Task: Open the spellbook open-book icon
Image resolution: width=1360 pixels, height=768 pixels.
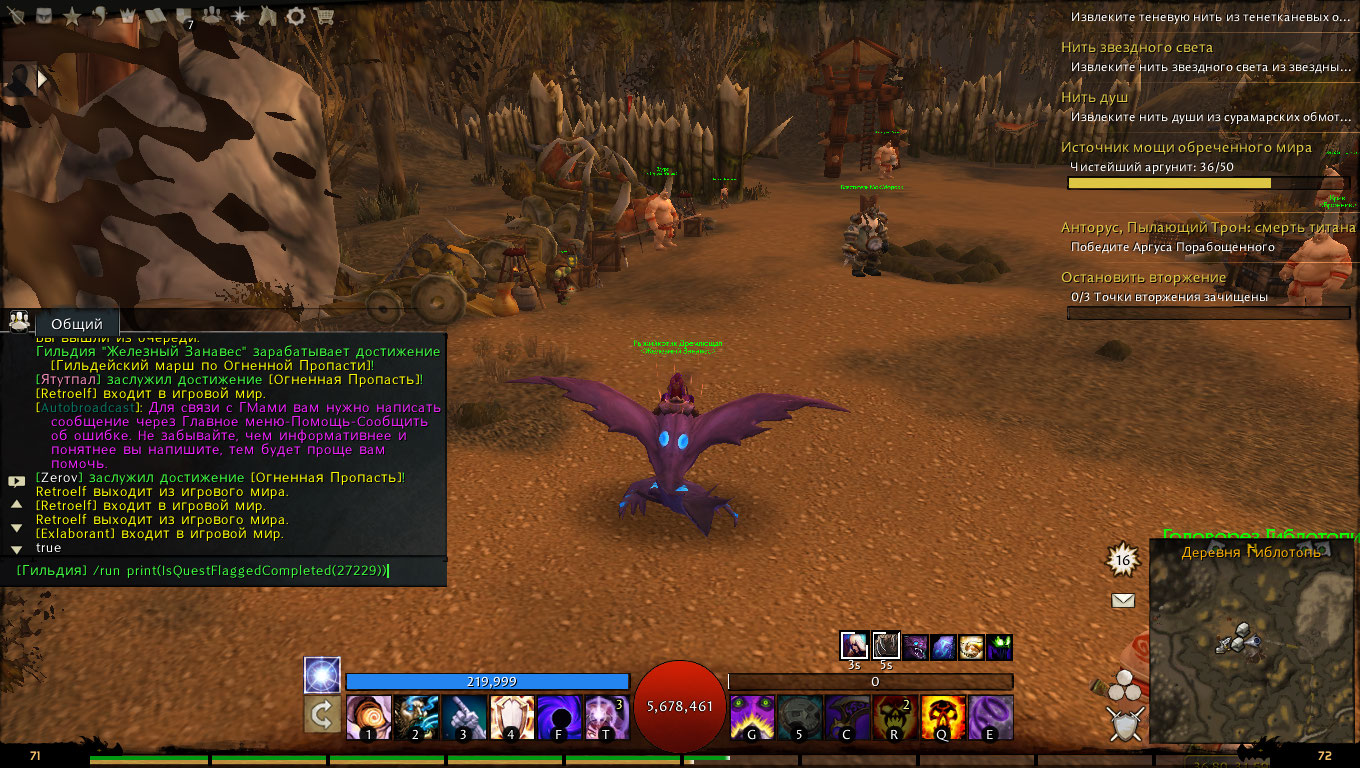Action: [157, 16]
